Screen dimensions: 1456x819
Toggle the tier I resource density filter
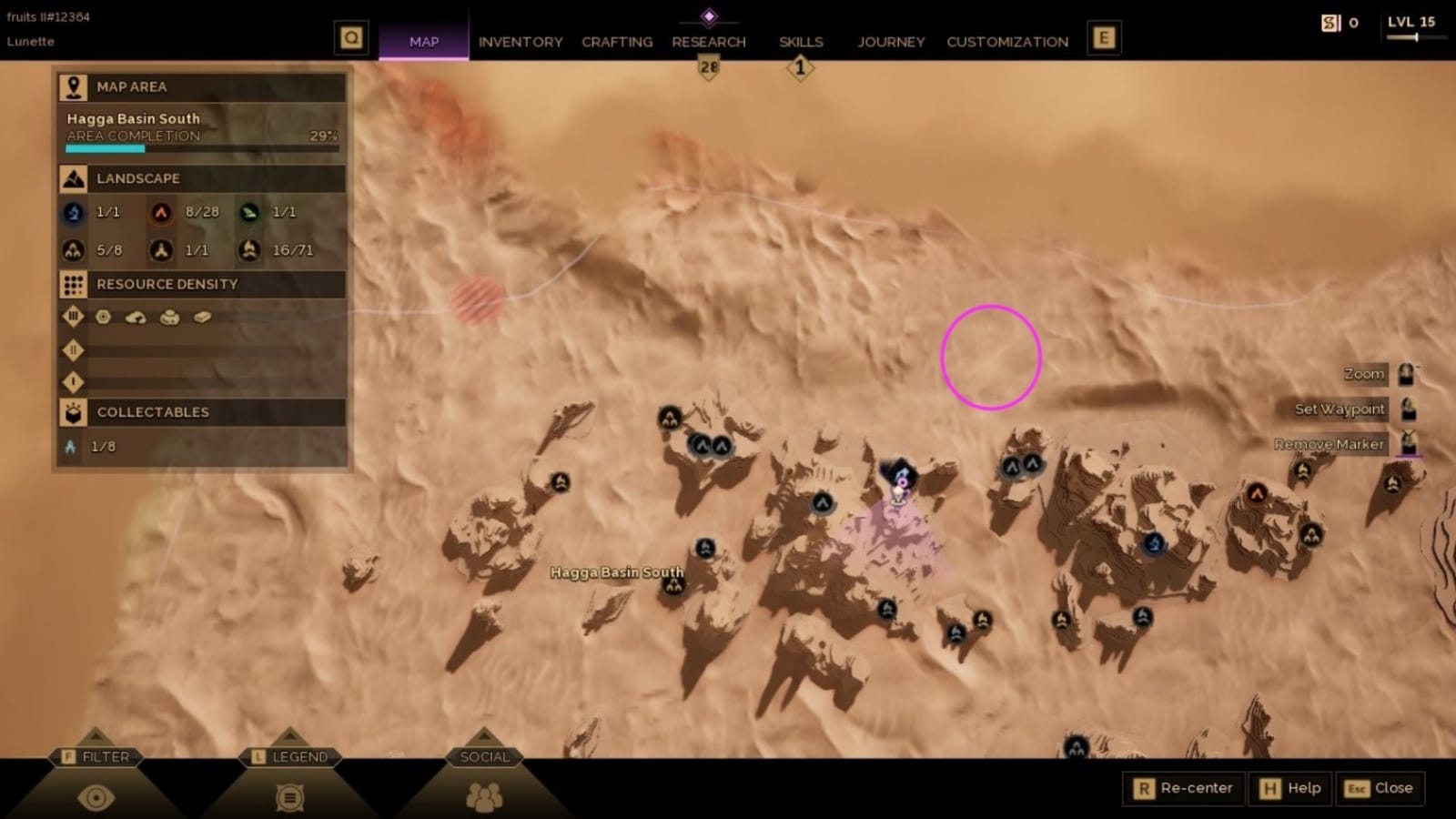72,381
